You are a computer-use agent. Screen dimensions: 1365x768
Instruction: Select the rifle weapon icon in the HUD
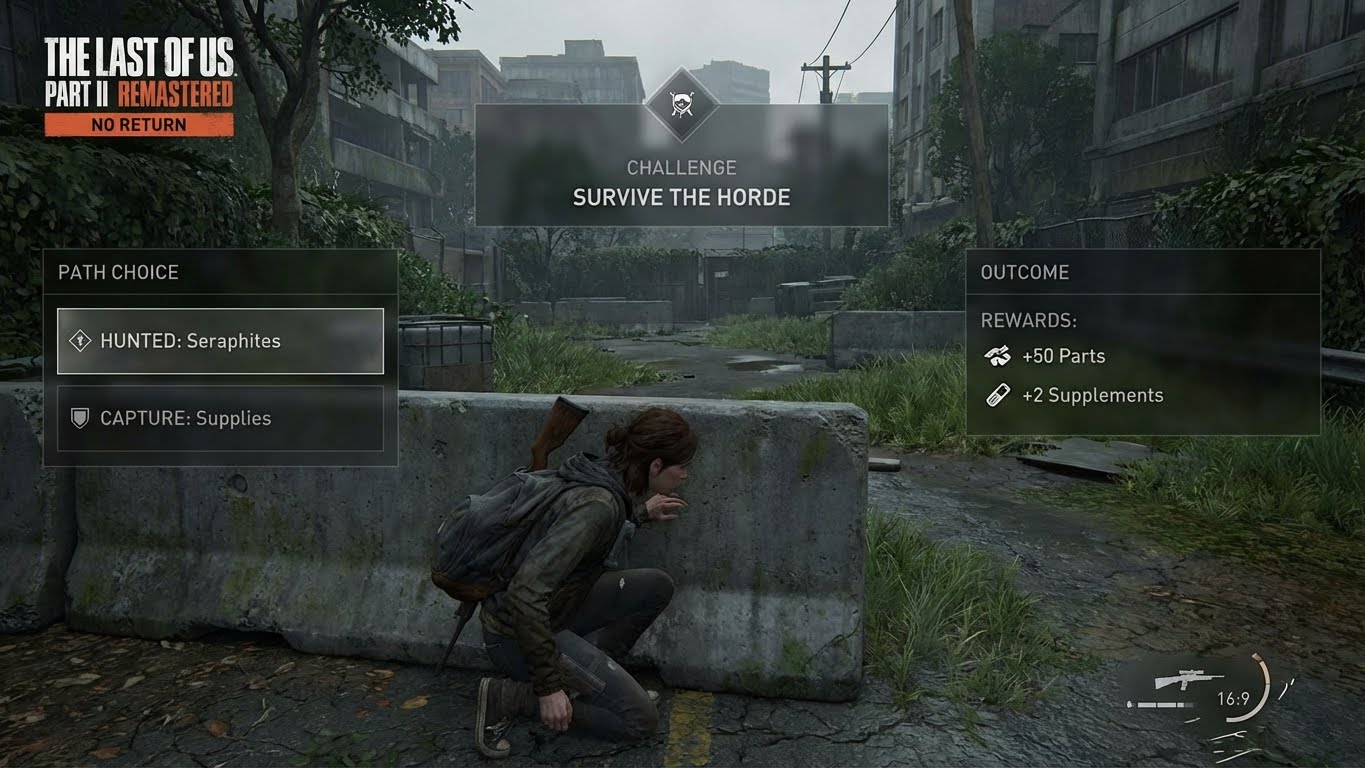pos(1190,679)
